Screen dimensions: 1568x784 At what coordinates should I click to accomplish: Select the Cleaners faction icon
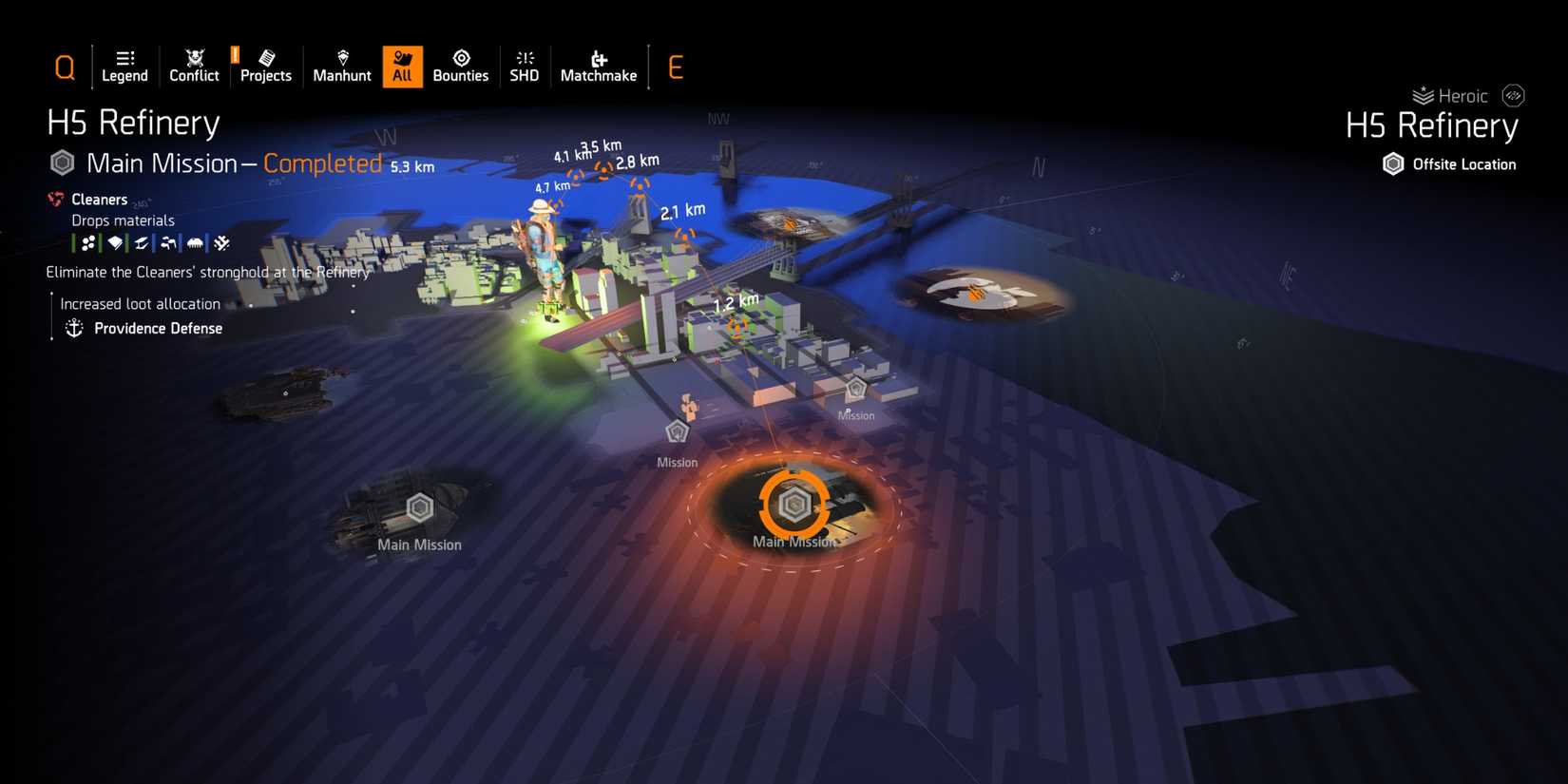click(55, 199)
